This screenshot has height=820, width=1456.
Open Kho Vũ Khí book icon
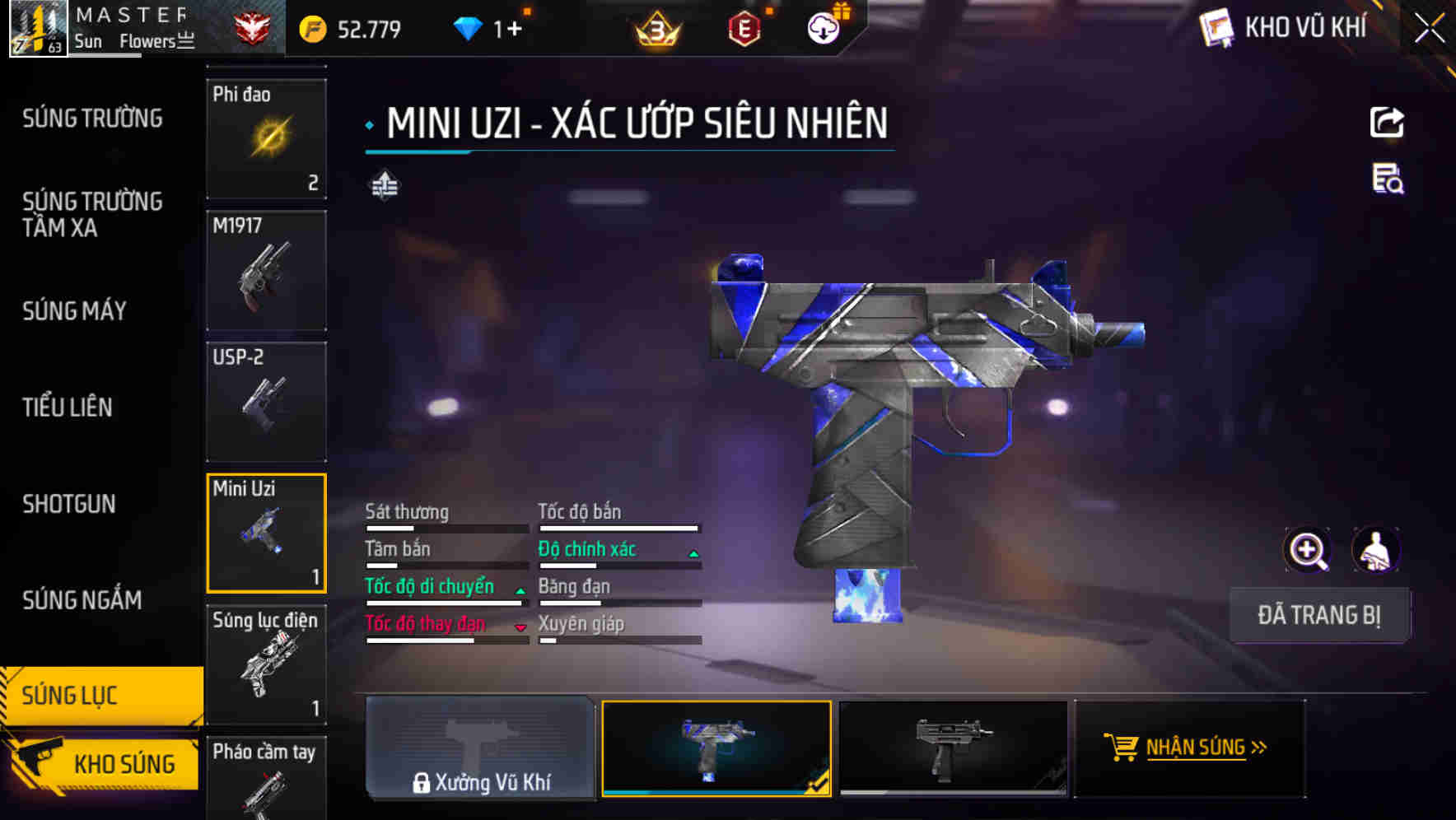[x=1215, y=27]
